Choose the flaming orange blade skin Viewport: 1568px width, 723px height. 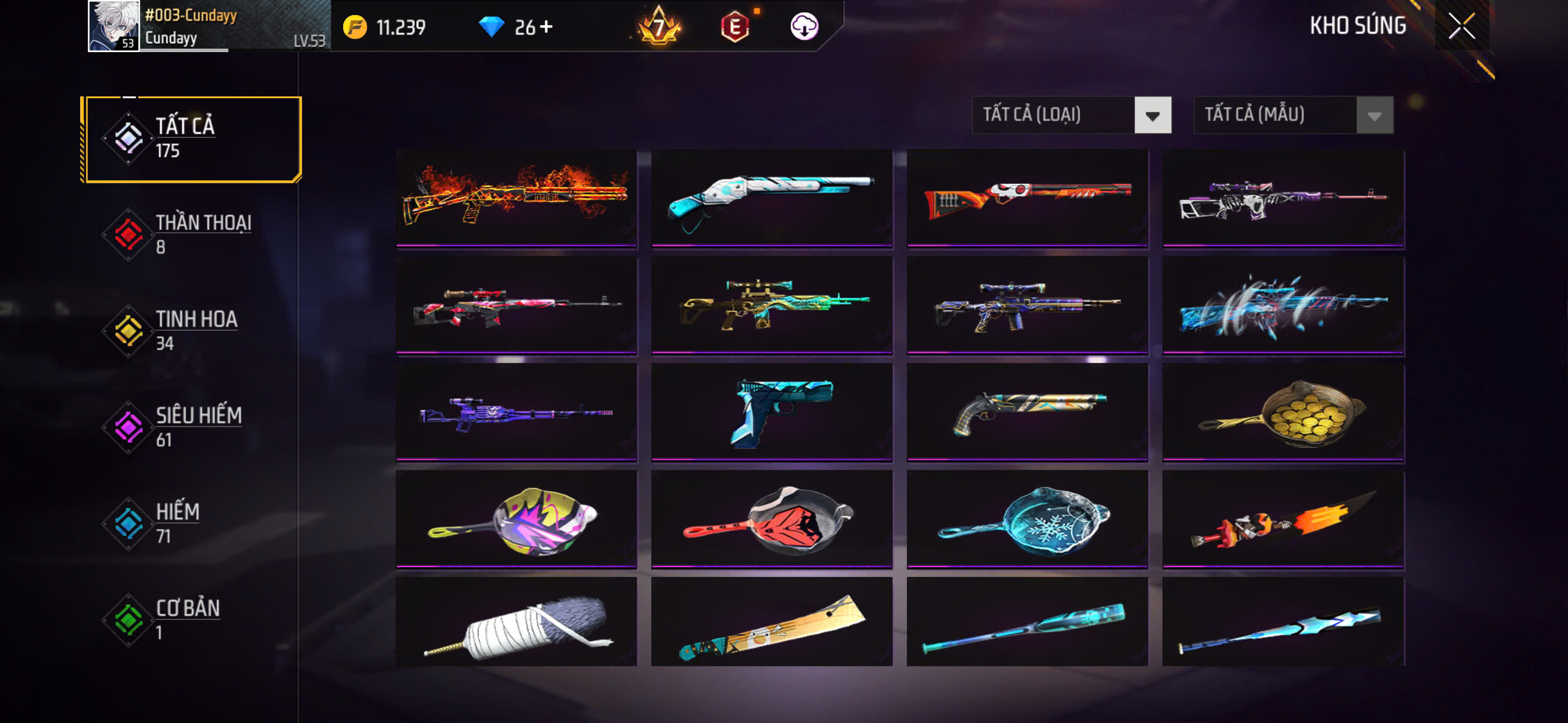(1283, 518)
